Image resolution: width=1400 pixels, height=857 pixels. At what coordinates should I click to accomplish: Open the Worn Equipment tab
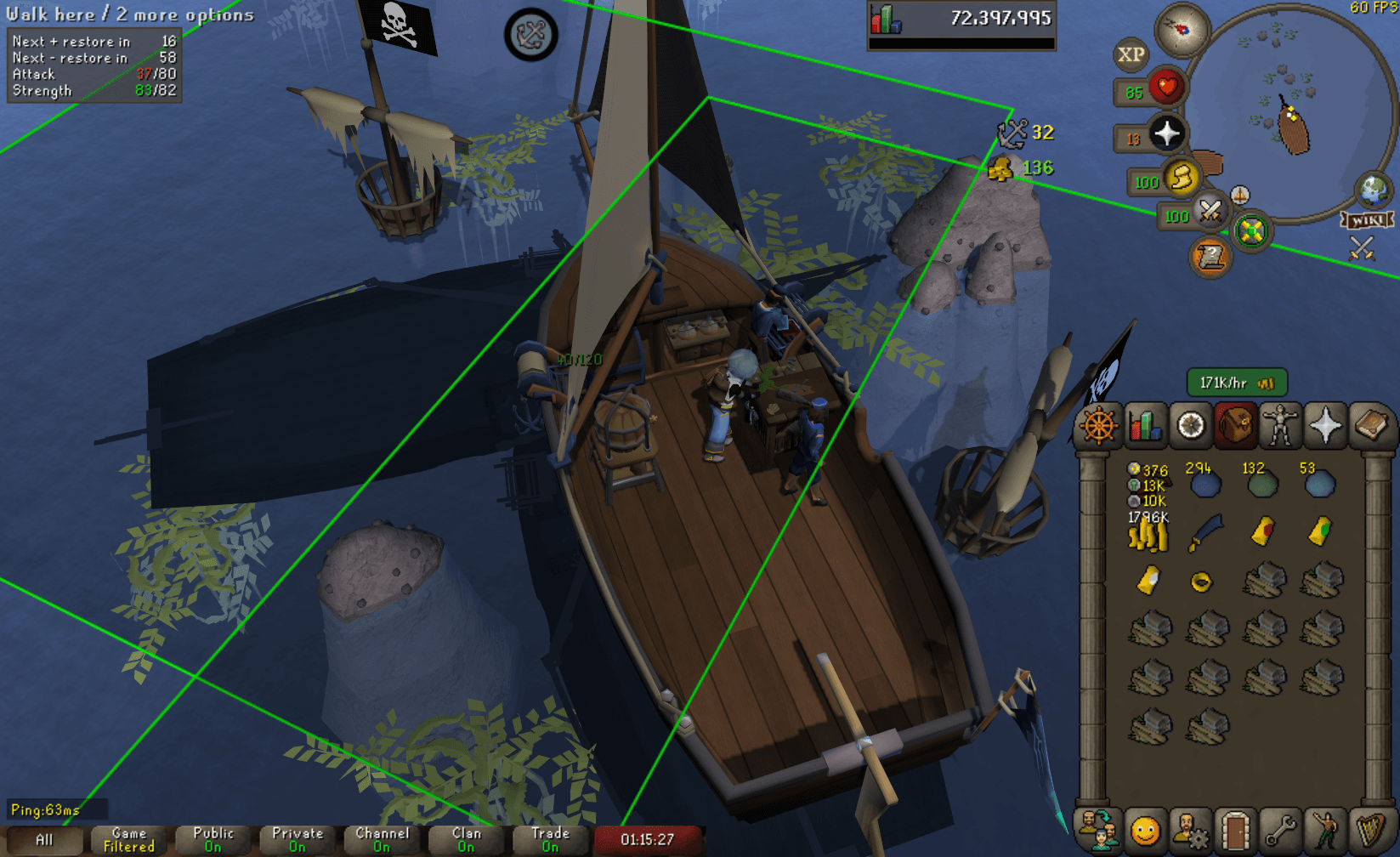pos(1281,423)
